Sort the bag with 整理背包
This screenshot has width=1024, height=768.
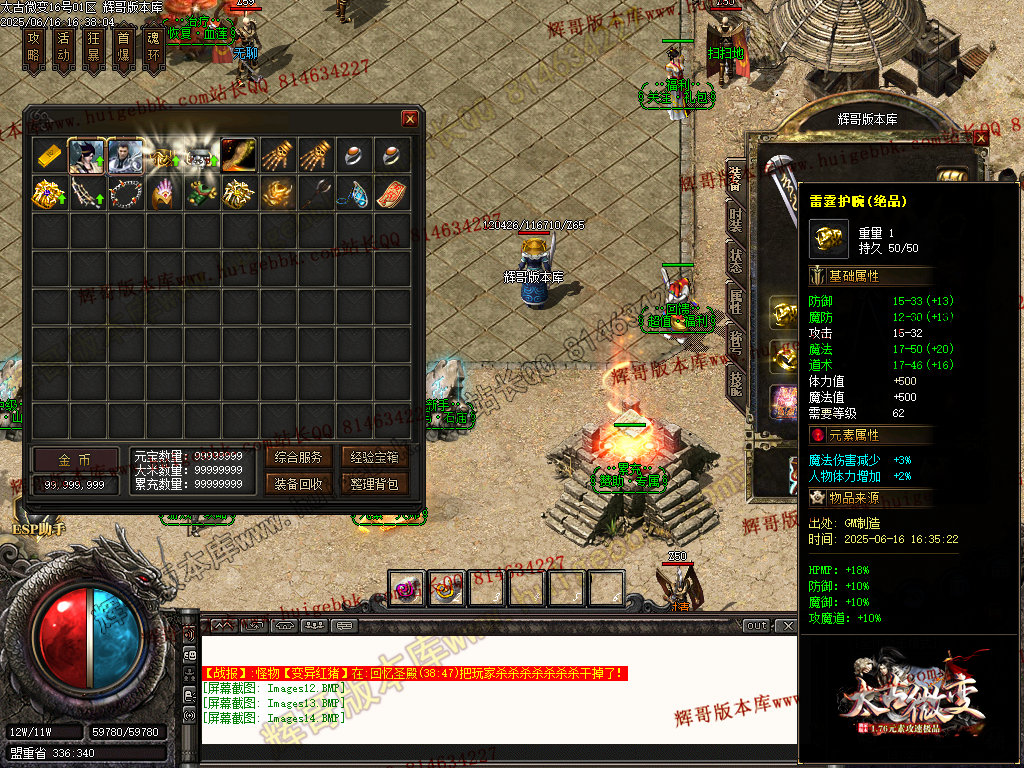coord(374,484)
